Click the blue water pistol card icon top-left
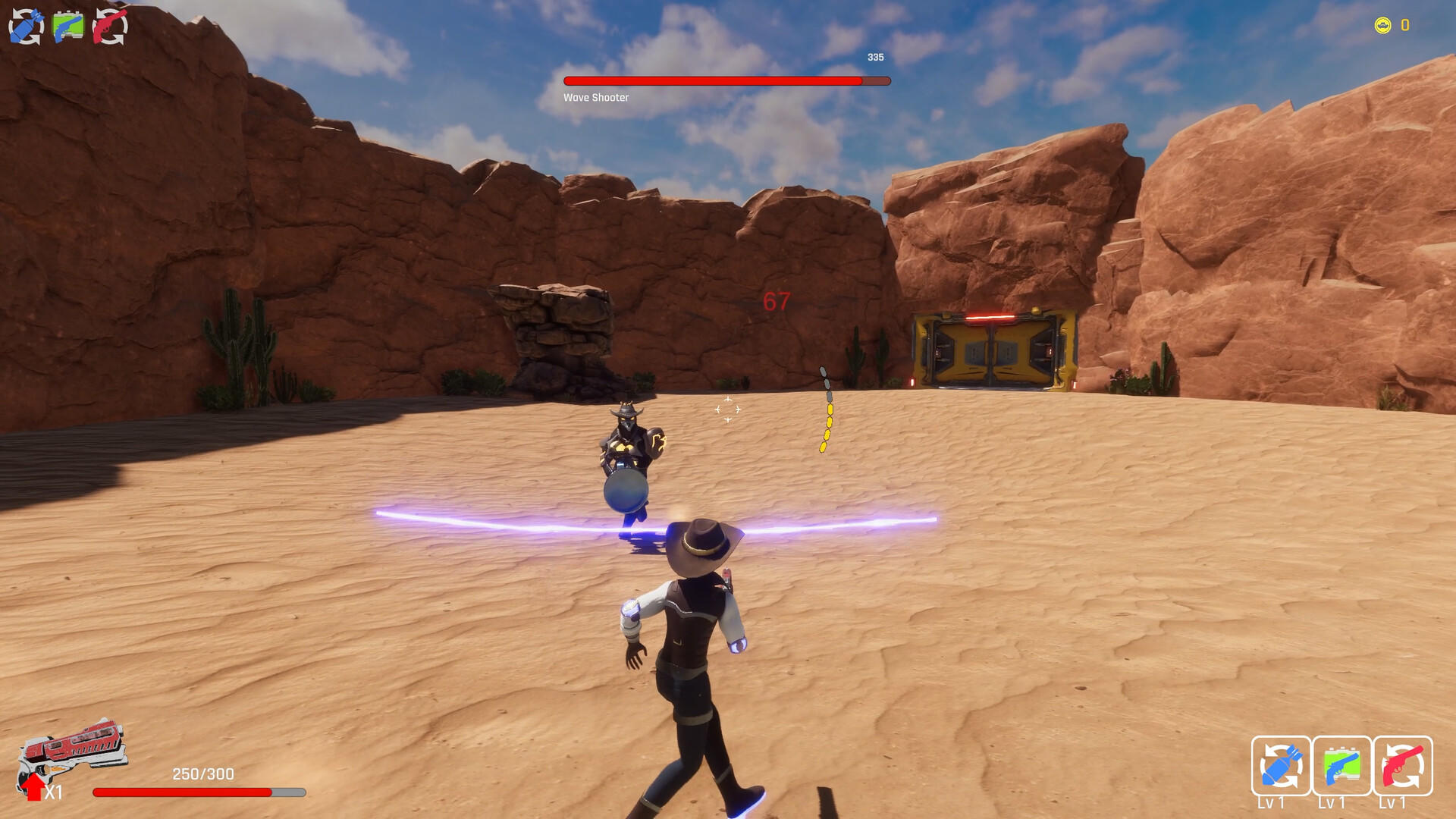Image resolution: width=1456 pixels, height=819 pixels. point(68,23)
